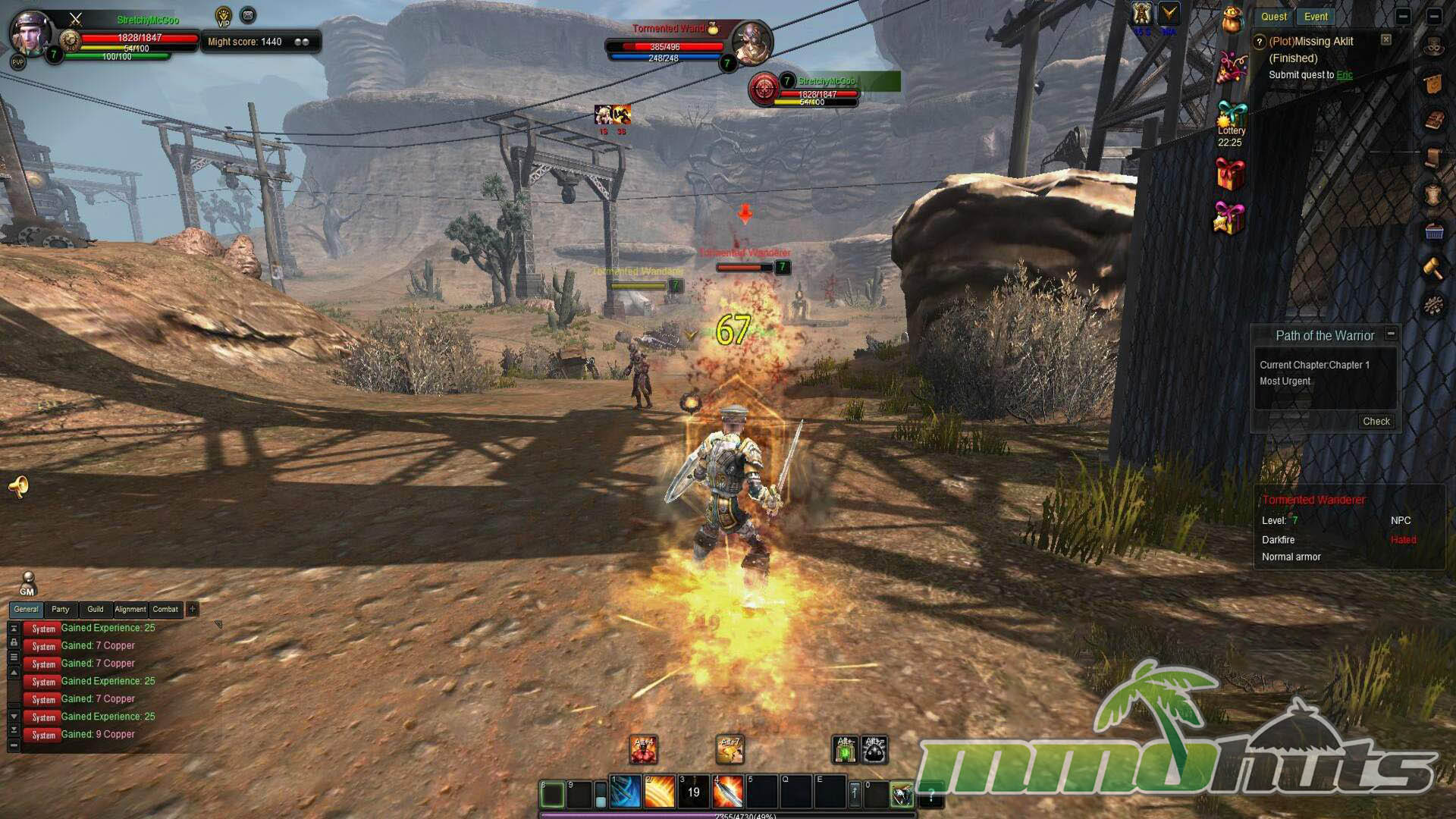Image resolution: width=1456 pixels, height=819 pixels.
Task: Select the Combat chat tab
Action: click(x=165, y=609)
